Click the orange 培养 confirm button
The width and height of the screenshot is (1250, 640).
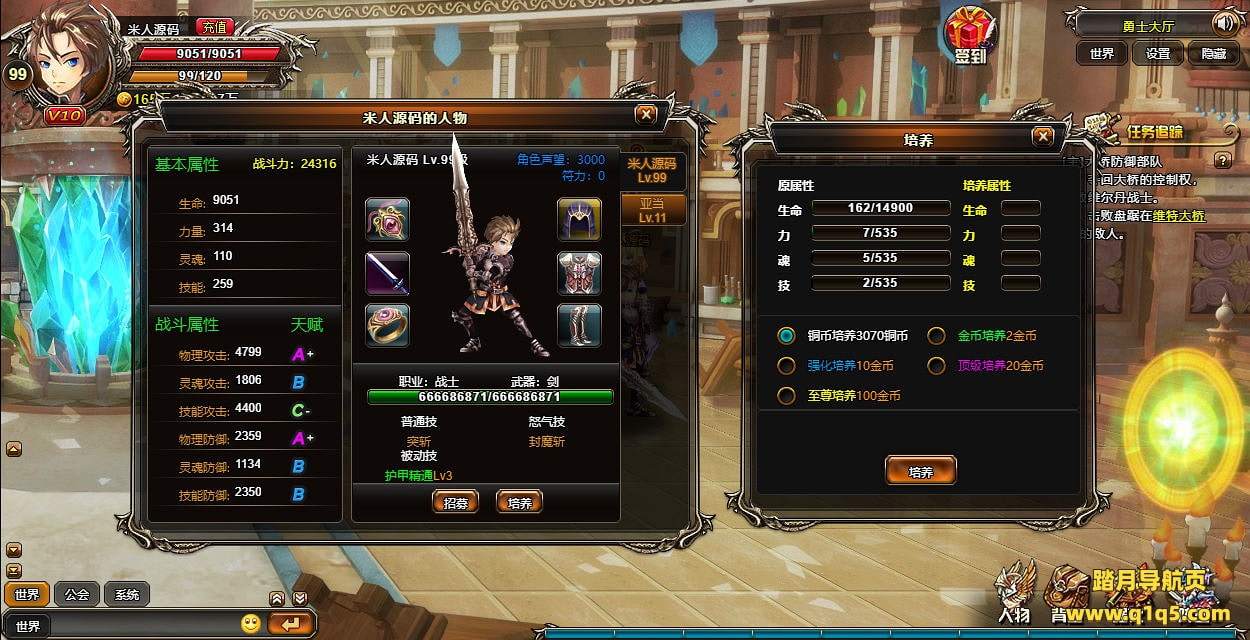pos(920,471)
